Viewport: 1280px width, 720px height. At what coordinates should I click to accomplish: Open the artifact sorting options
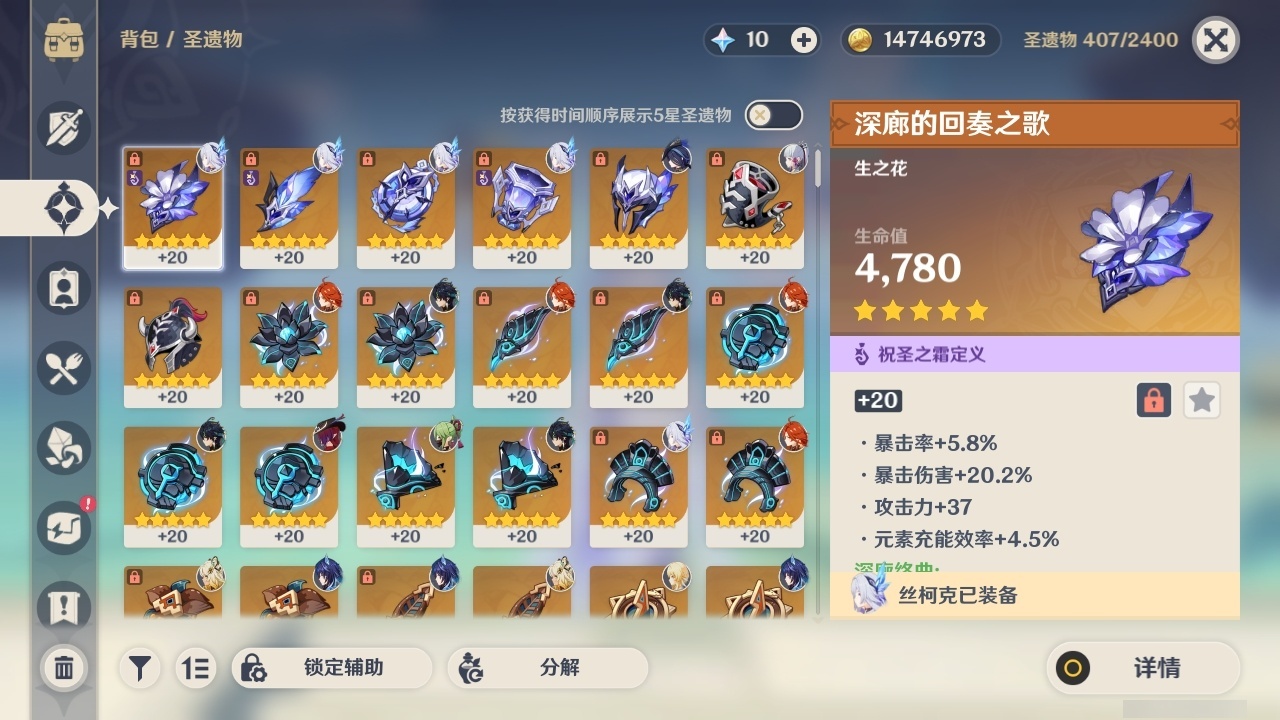(x=196, y=668)
